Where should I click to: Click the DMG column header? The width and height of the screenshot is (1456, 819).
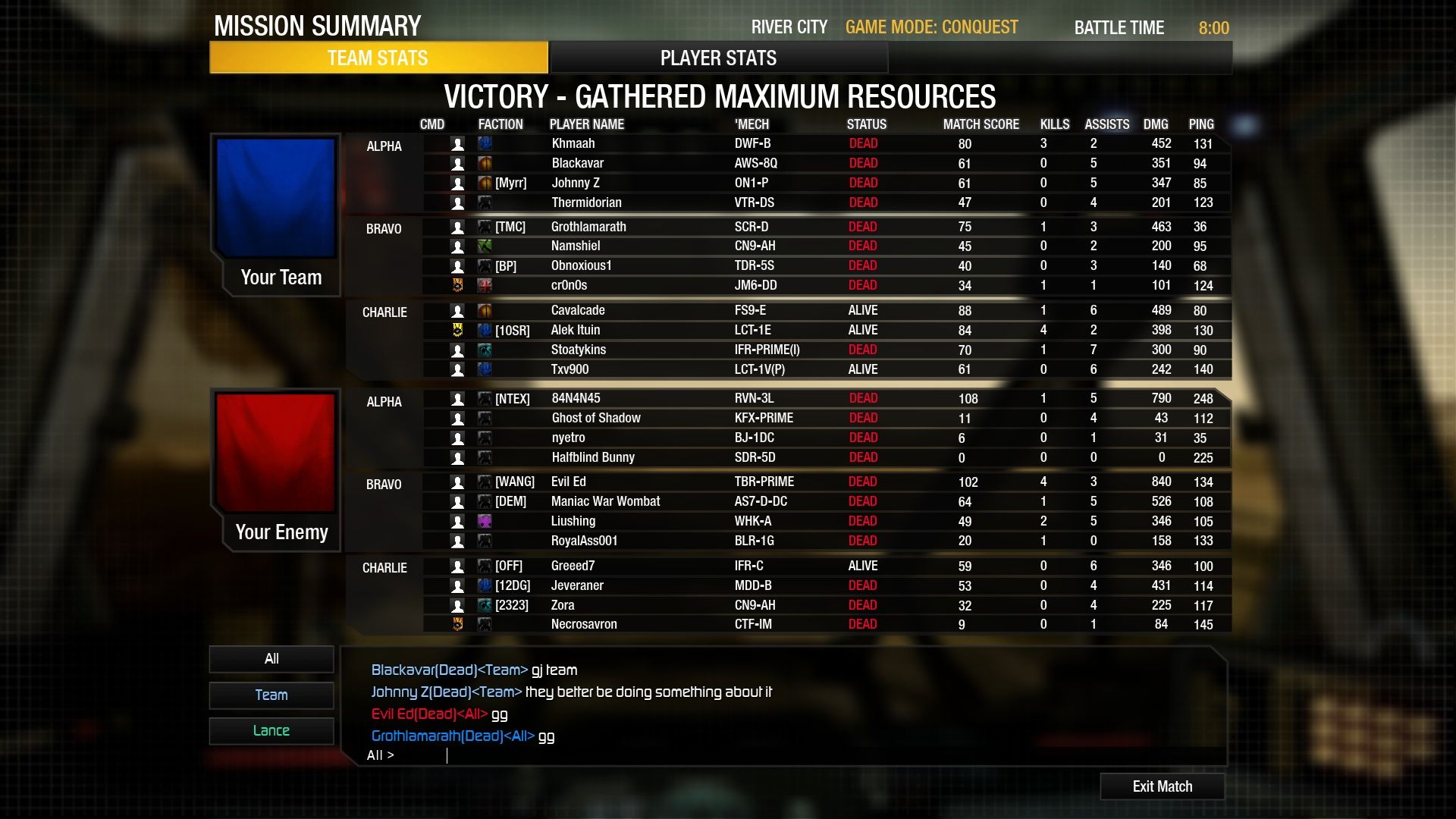[x=1155, y=124]
